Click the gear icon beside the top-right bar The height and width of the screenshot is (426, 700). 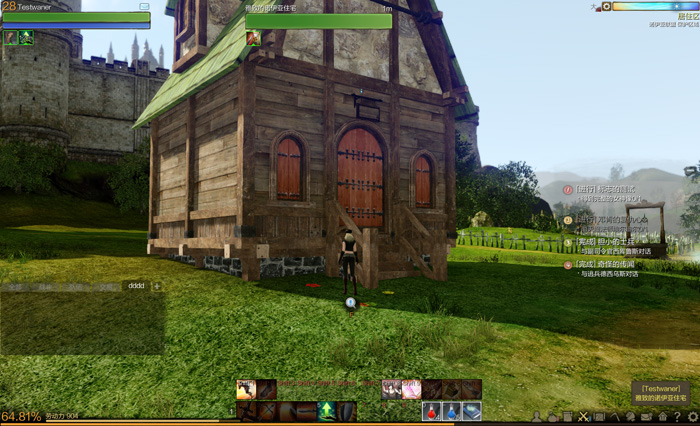tap(606, 6)
